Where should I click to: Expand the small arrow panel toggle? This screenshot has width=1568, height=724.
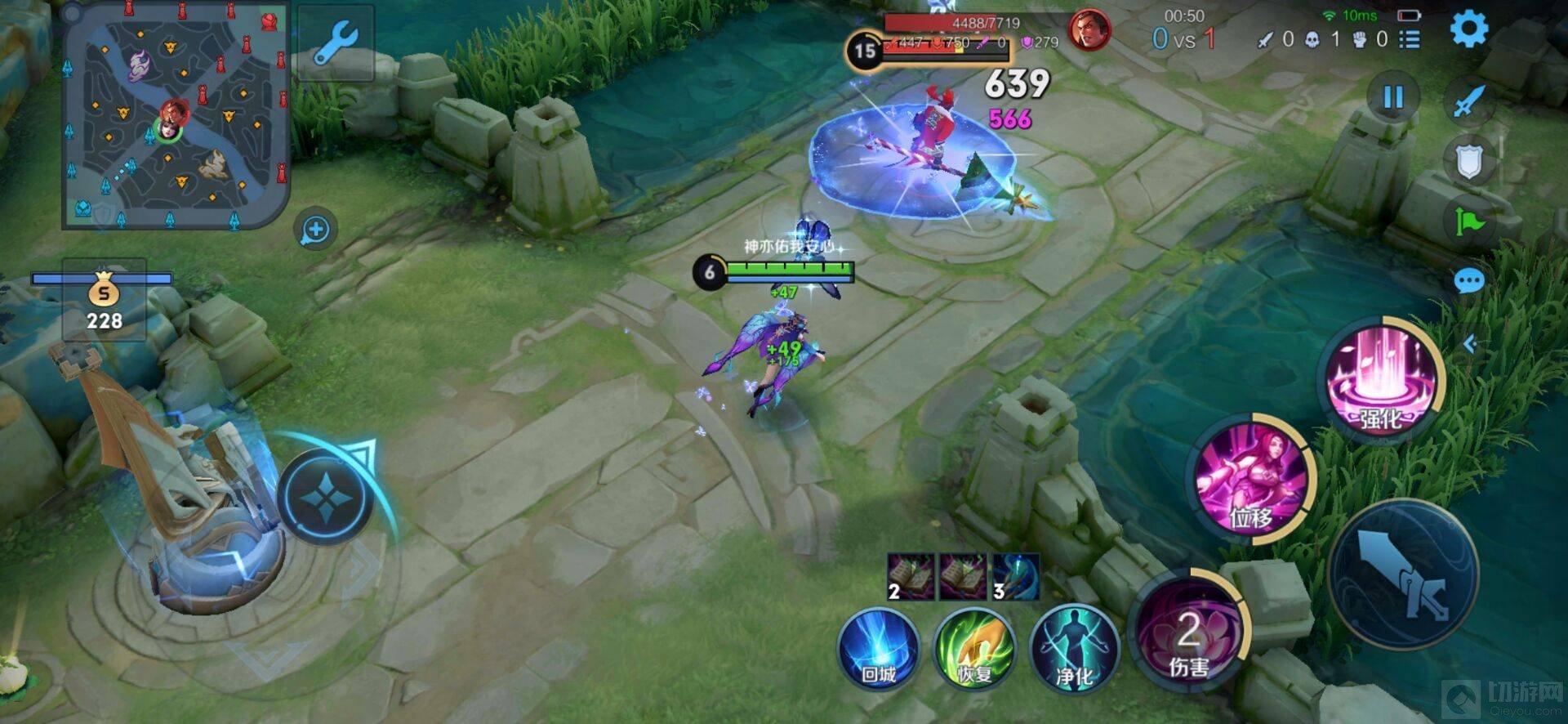click(x=1469, y=344)
